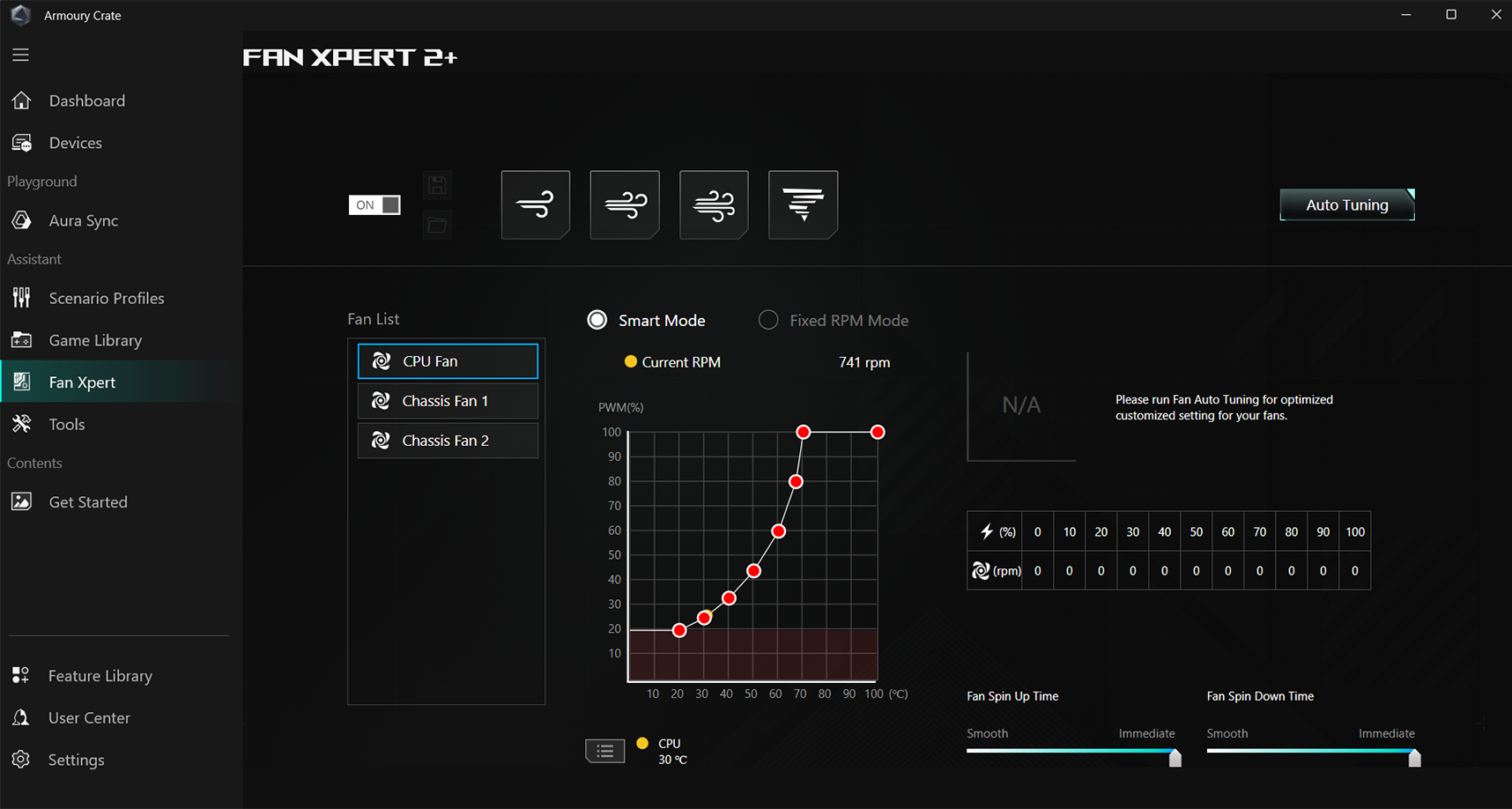Open Aura Sync
This screenshot has width=1512, height=809.
83,220
